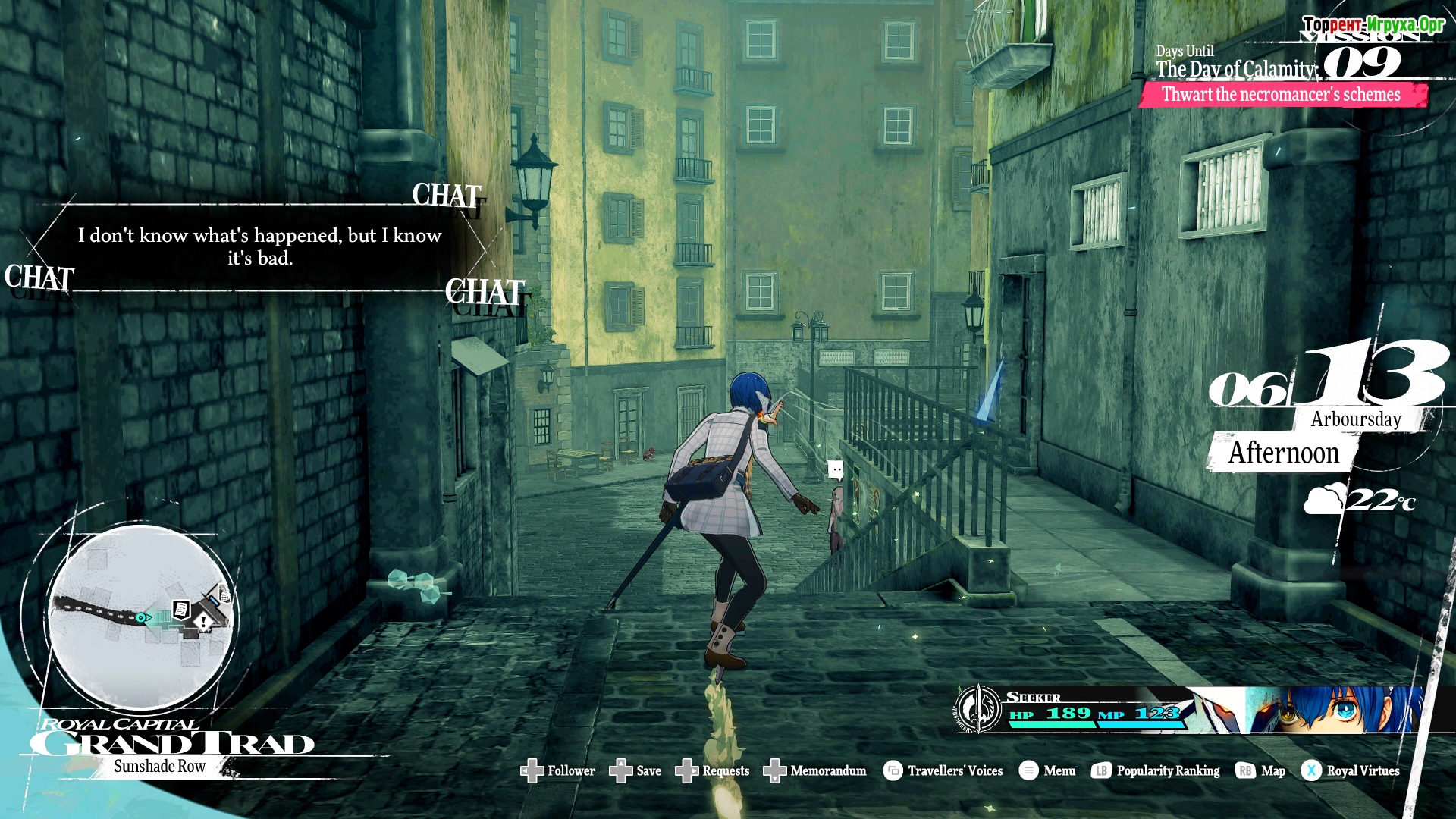View the Popularity Ranking
Viewport: 1456px width, 819px height.
1156,770
